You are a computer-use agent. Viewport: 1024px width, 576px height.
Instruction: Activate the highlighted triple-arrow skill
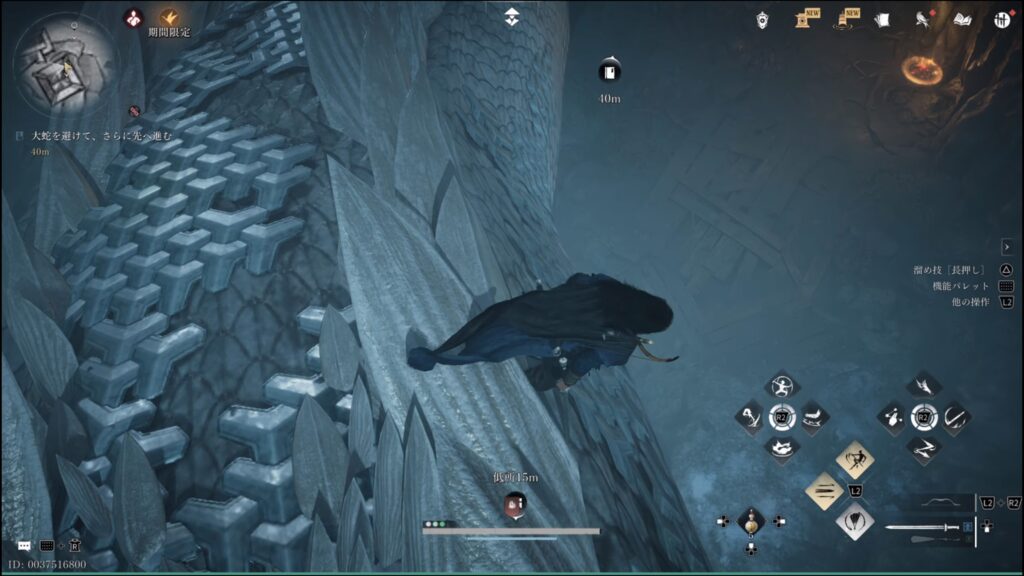825,490
